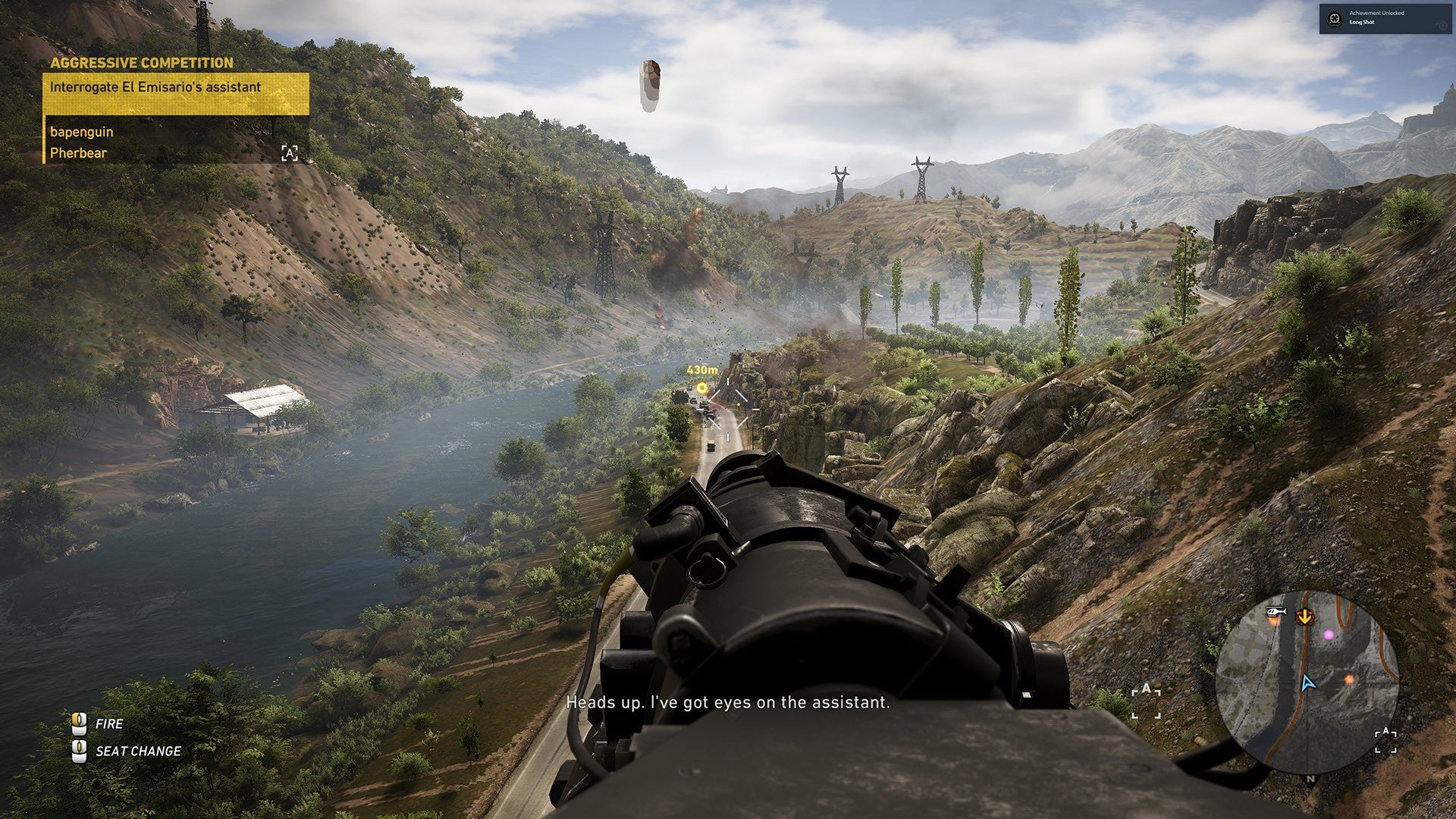
Task: Toggle the small [A] bracket below the minimap
Action: pyautogui.click(x=1385, y=740)
